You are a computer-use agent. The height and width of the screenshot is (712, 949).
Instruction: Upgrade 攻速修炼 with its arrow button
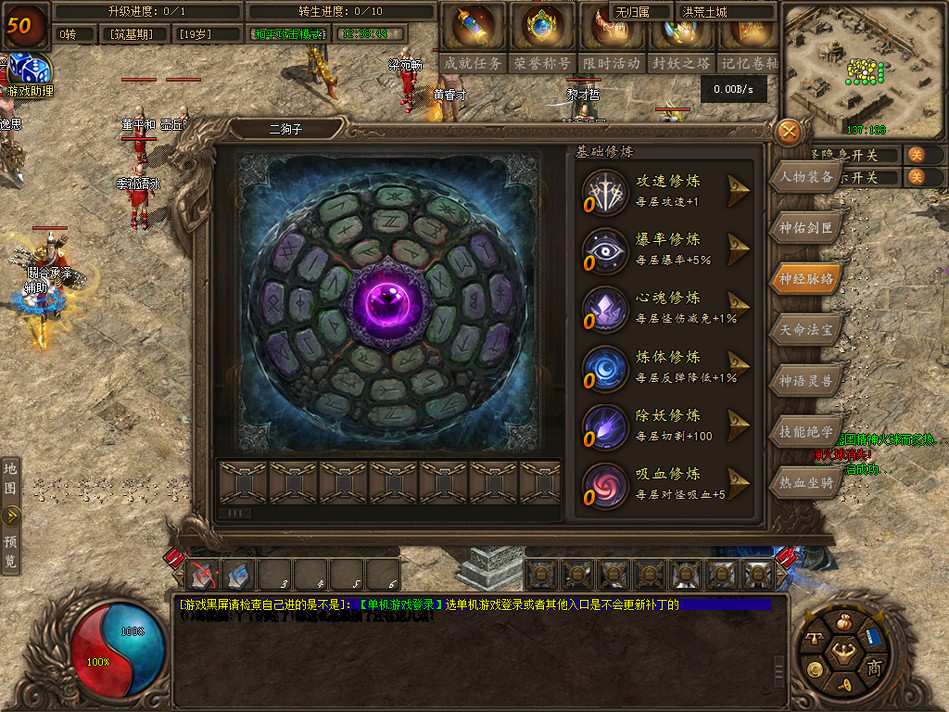click(739, 190)
